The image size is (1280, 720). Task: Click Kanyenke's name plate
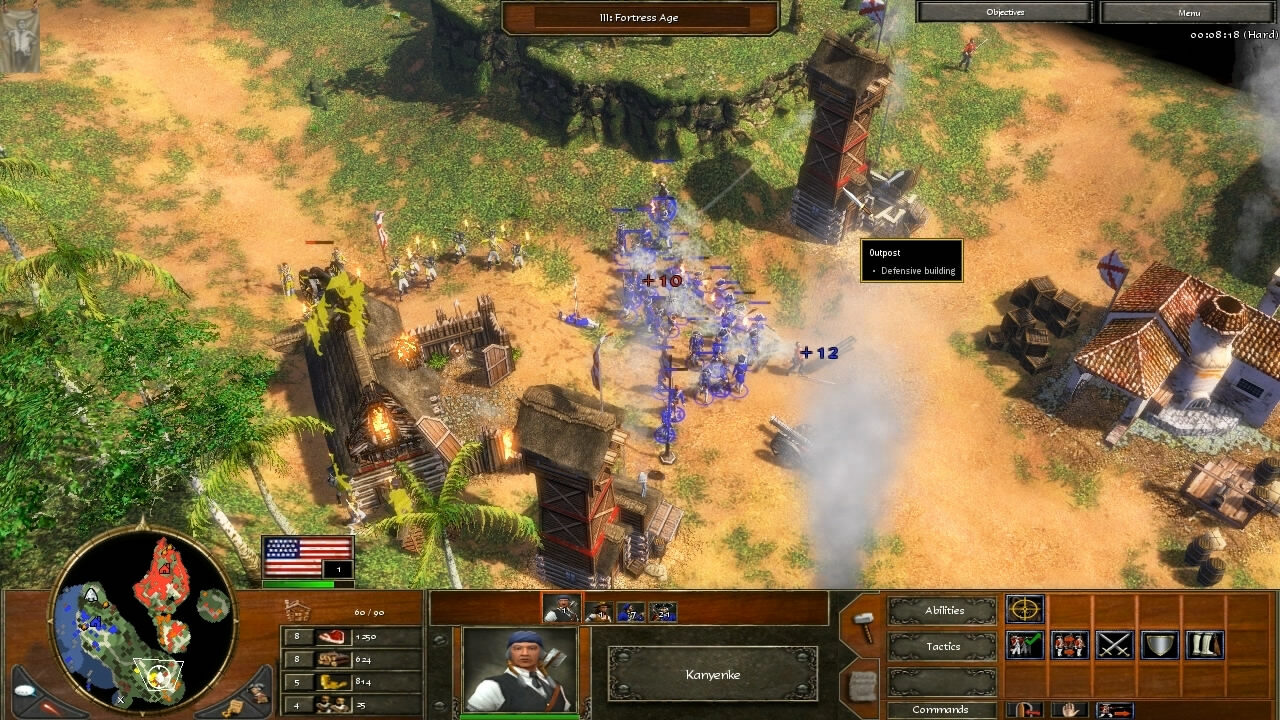point(711,675)
